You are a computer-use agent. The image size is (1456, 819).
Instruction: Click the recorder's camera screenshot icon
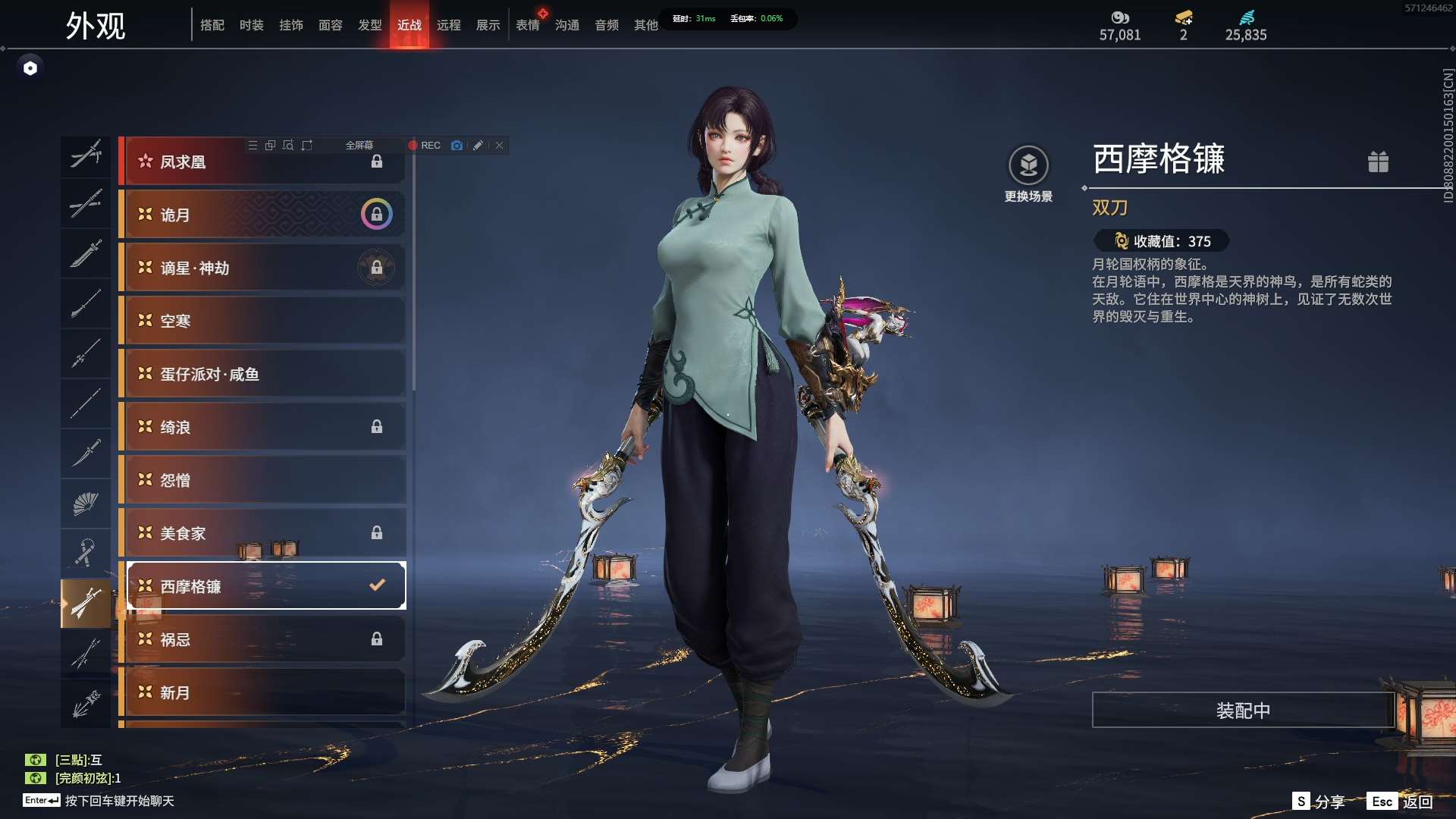click(x=457, y=146)
